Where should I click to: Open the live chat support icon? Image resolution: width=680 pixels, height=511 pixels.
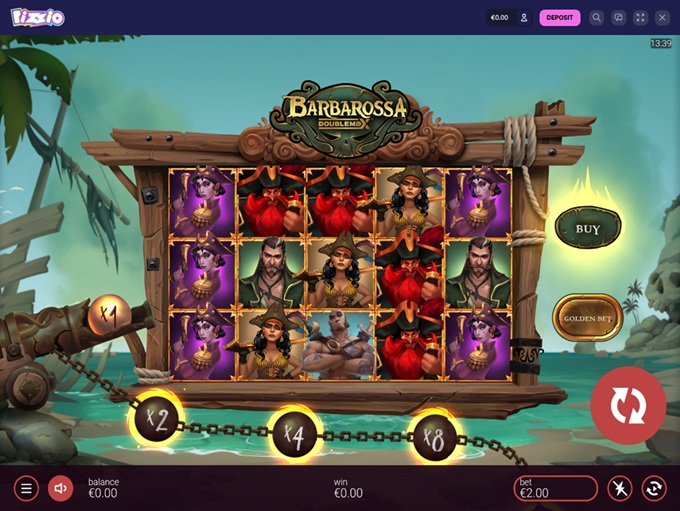click(x=618, y=17)
